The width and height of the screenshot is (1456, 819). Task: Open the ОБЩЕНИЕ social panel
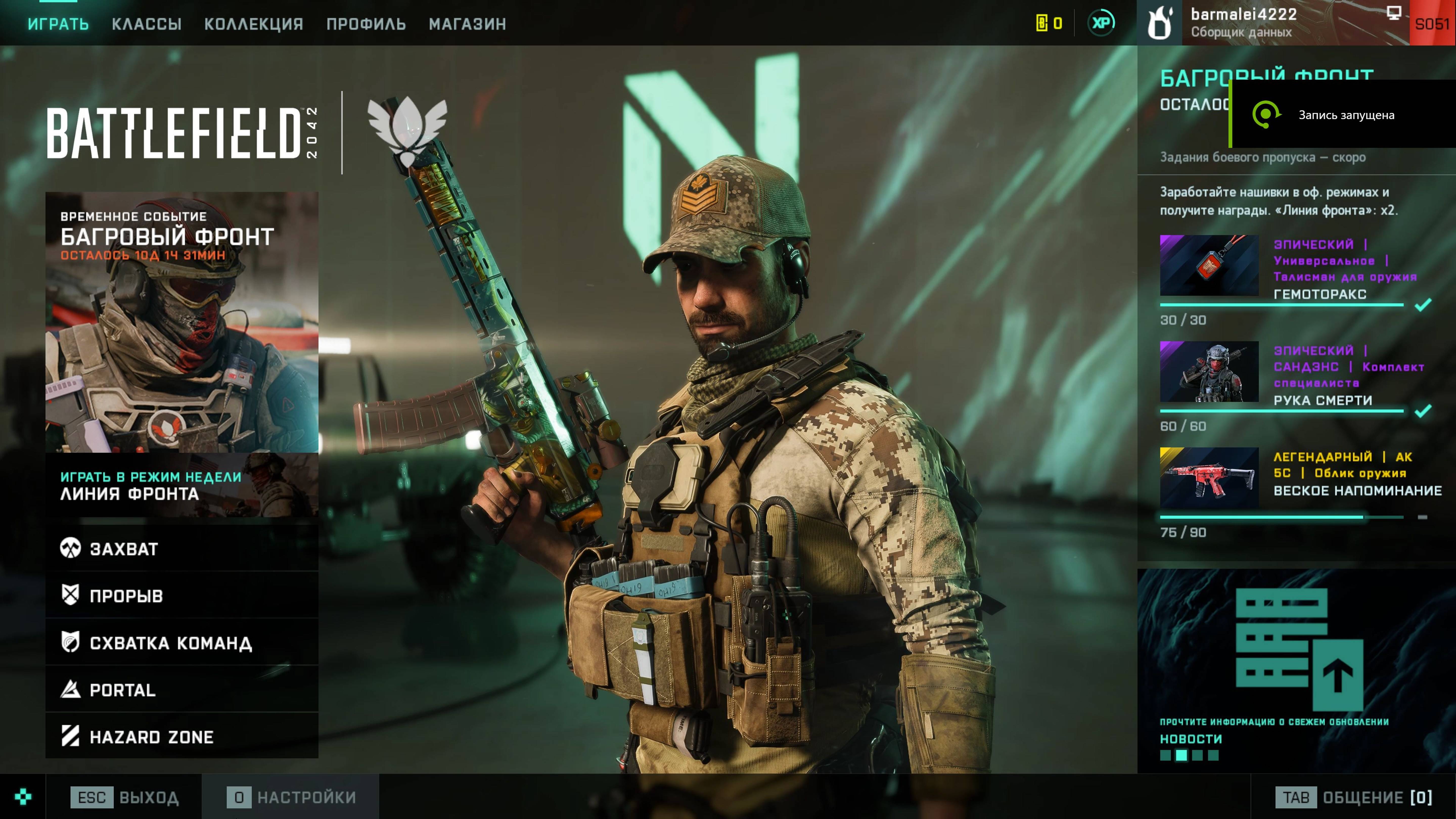pos(1354,797)
